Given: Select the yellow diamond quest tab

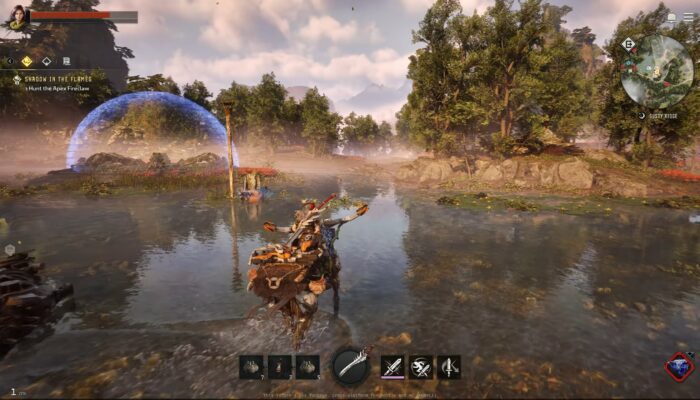Looking at the screenshot, I should 27,61.
